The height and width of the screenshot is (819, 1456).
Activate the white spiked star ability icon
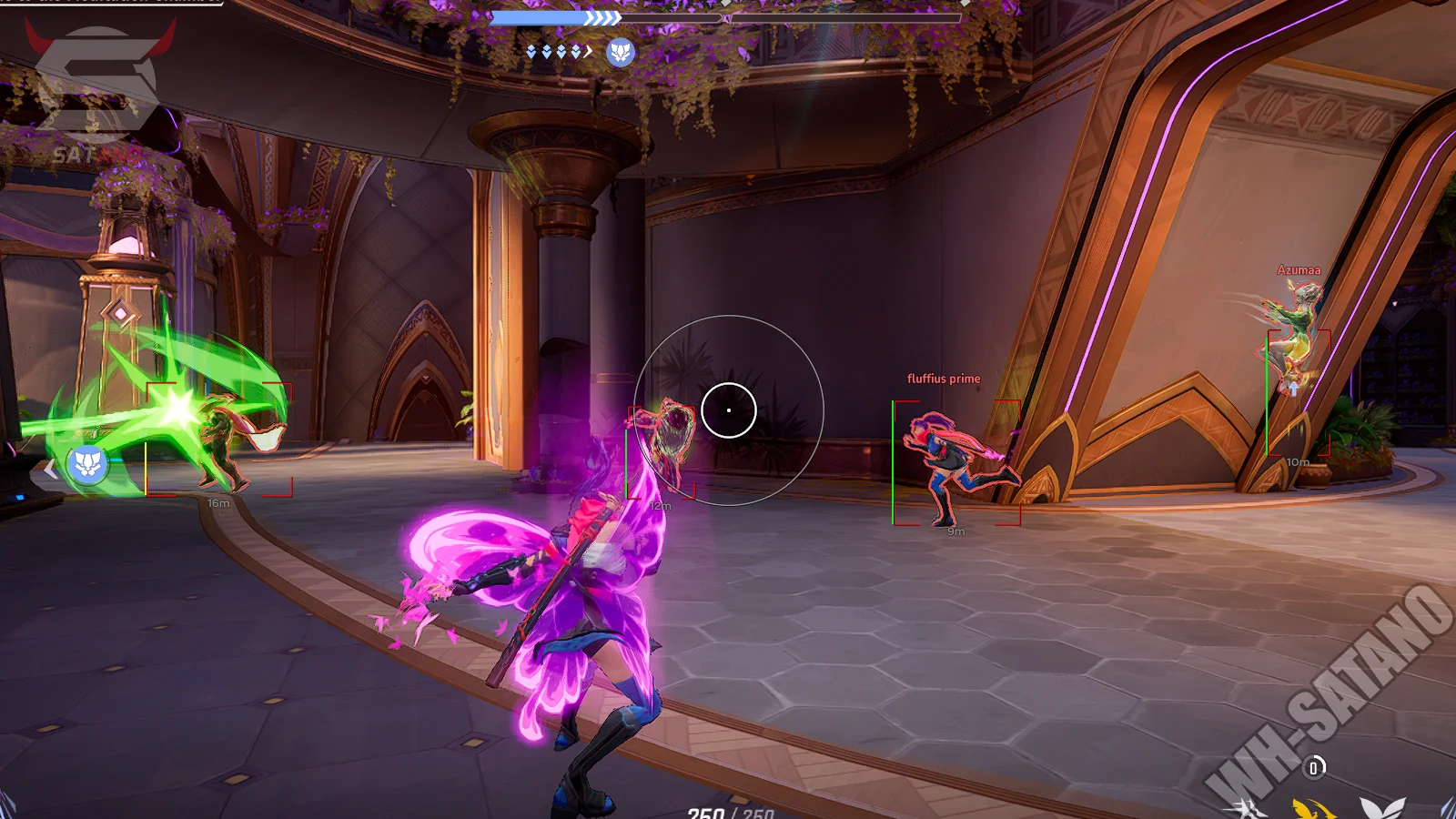click(x=1246, y=809)
